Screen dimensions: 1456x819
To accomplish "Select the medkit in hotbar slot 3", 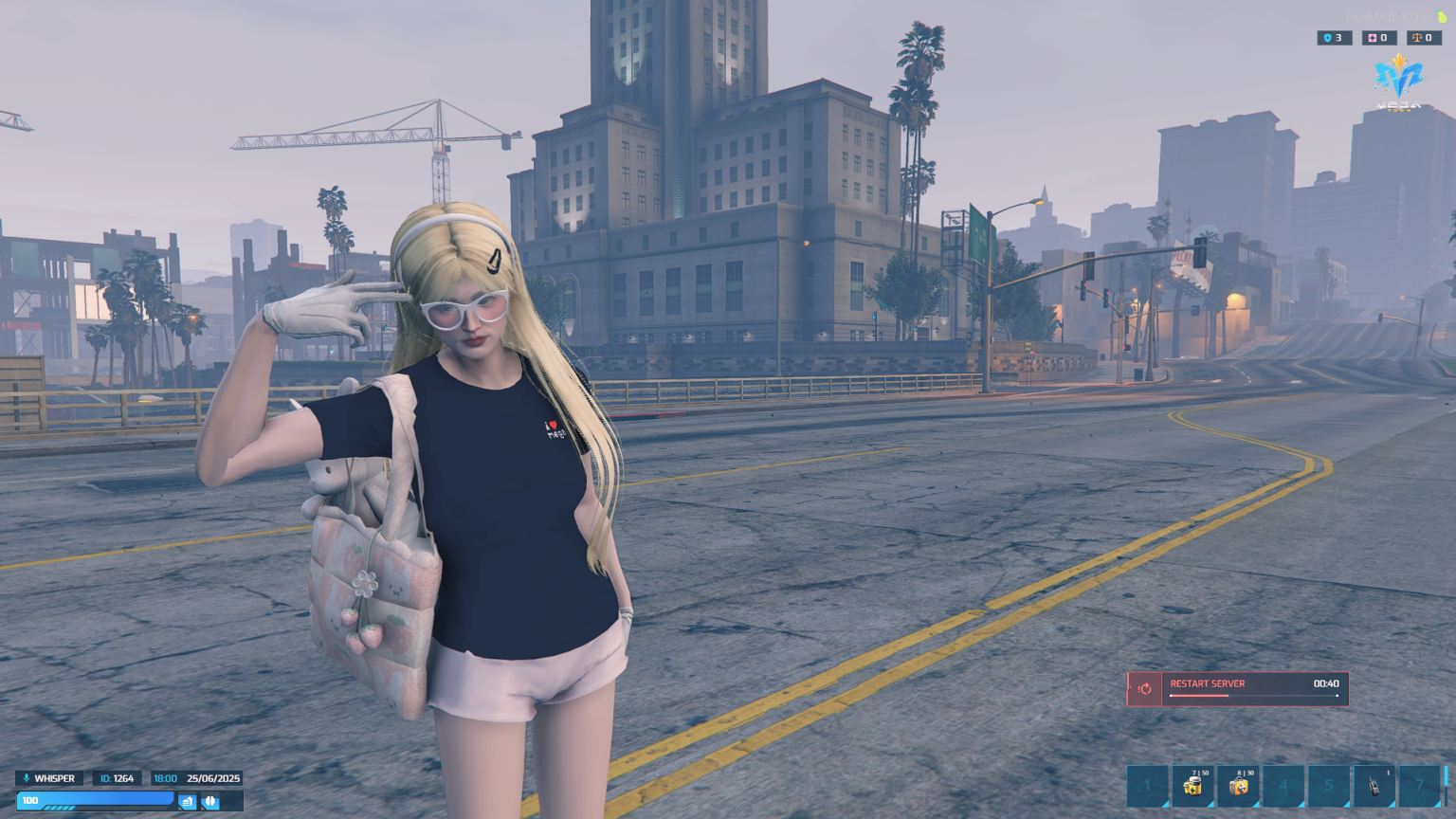I will 1238,786.
